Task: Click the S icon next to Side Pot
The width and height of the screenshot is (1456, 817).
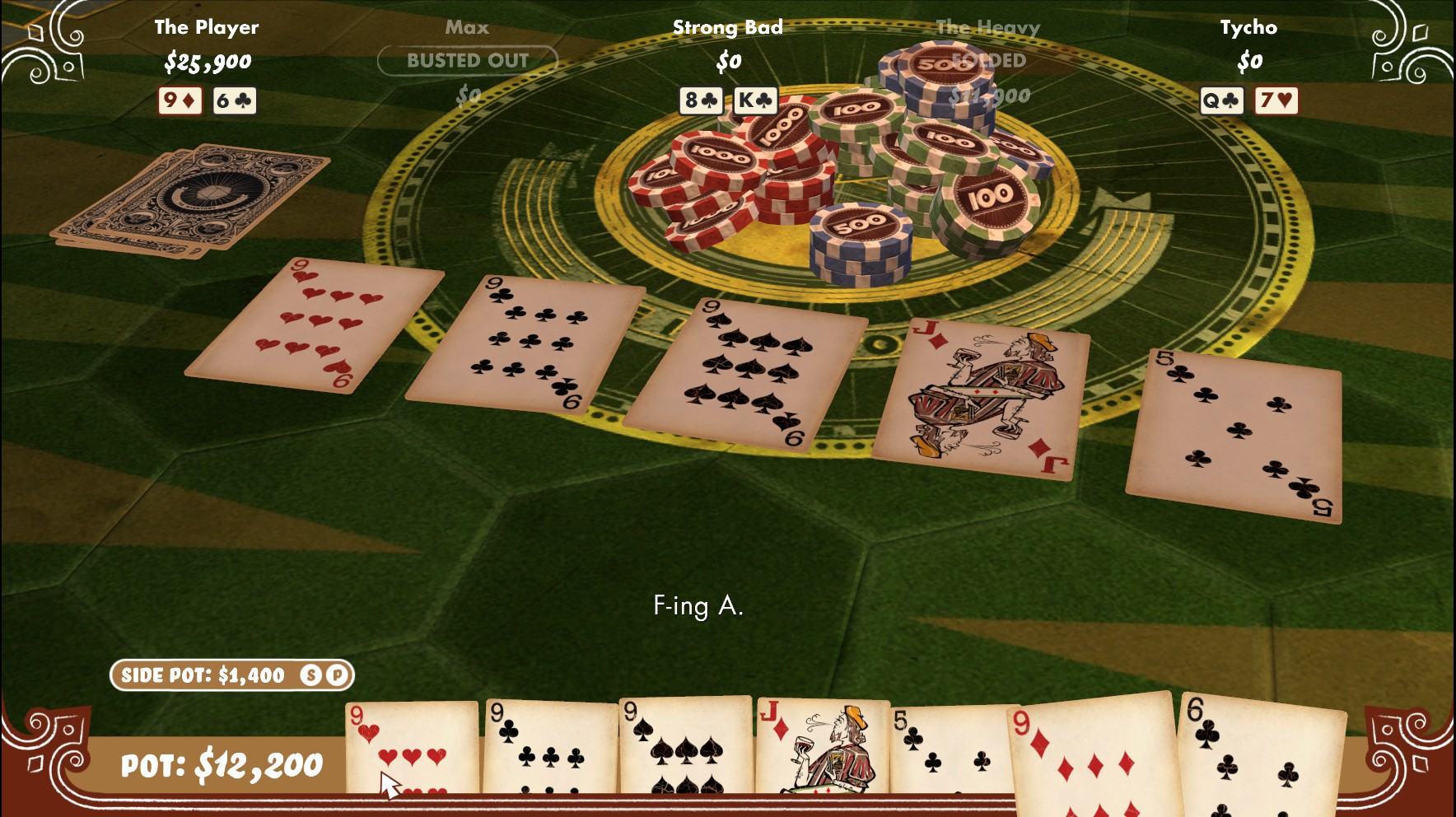Action: [x=310, y=675]
